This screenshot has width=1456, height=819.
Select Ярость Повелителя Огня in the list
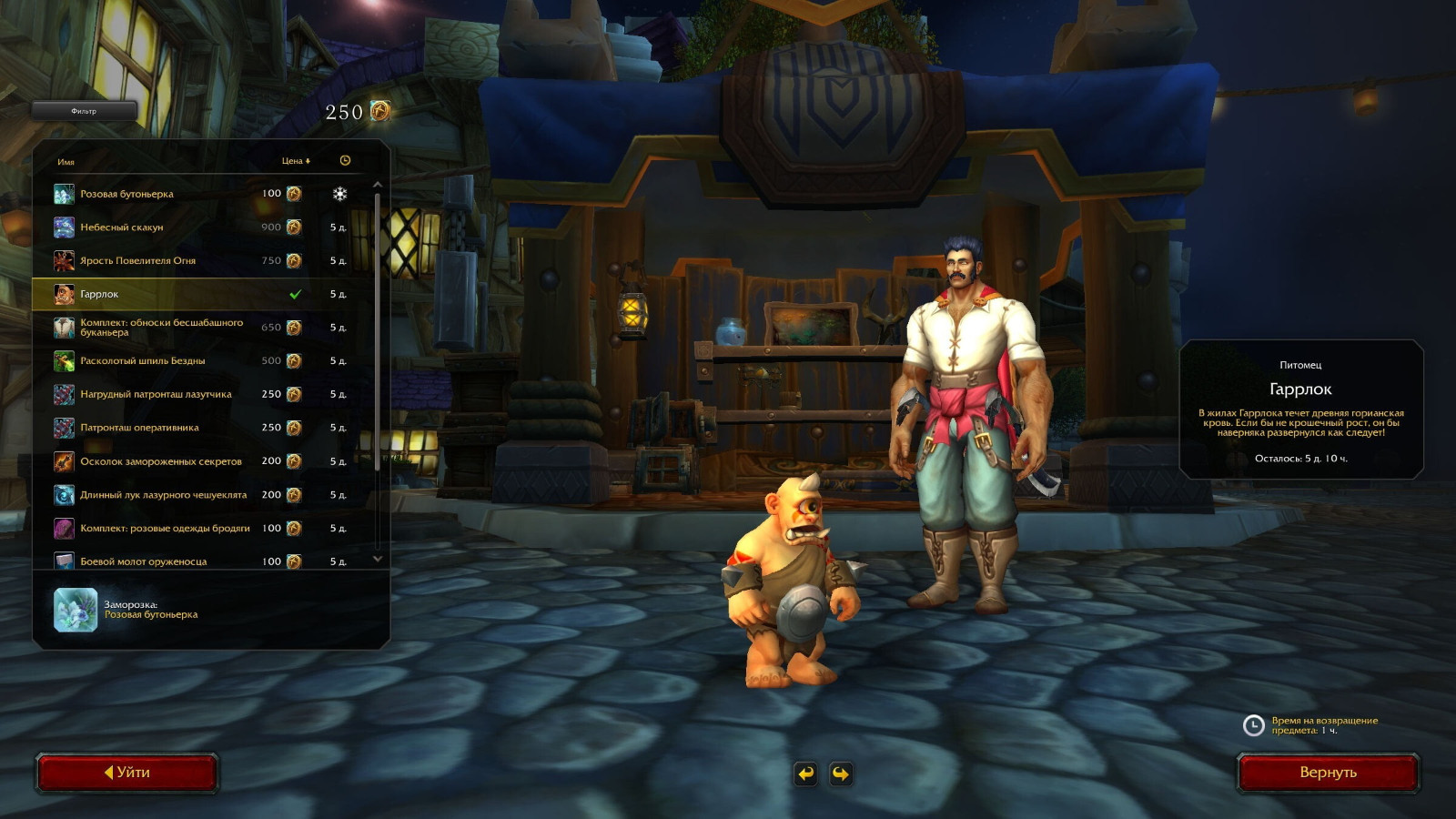tap(164, 261)
